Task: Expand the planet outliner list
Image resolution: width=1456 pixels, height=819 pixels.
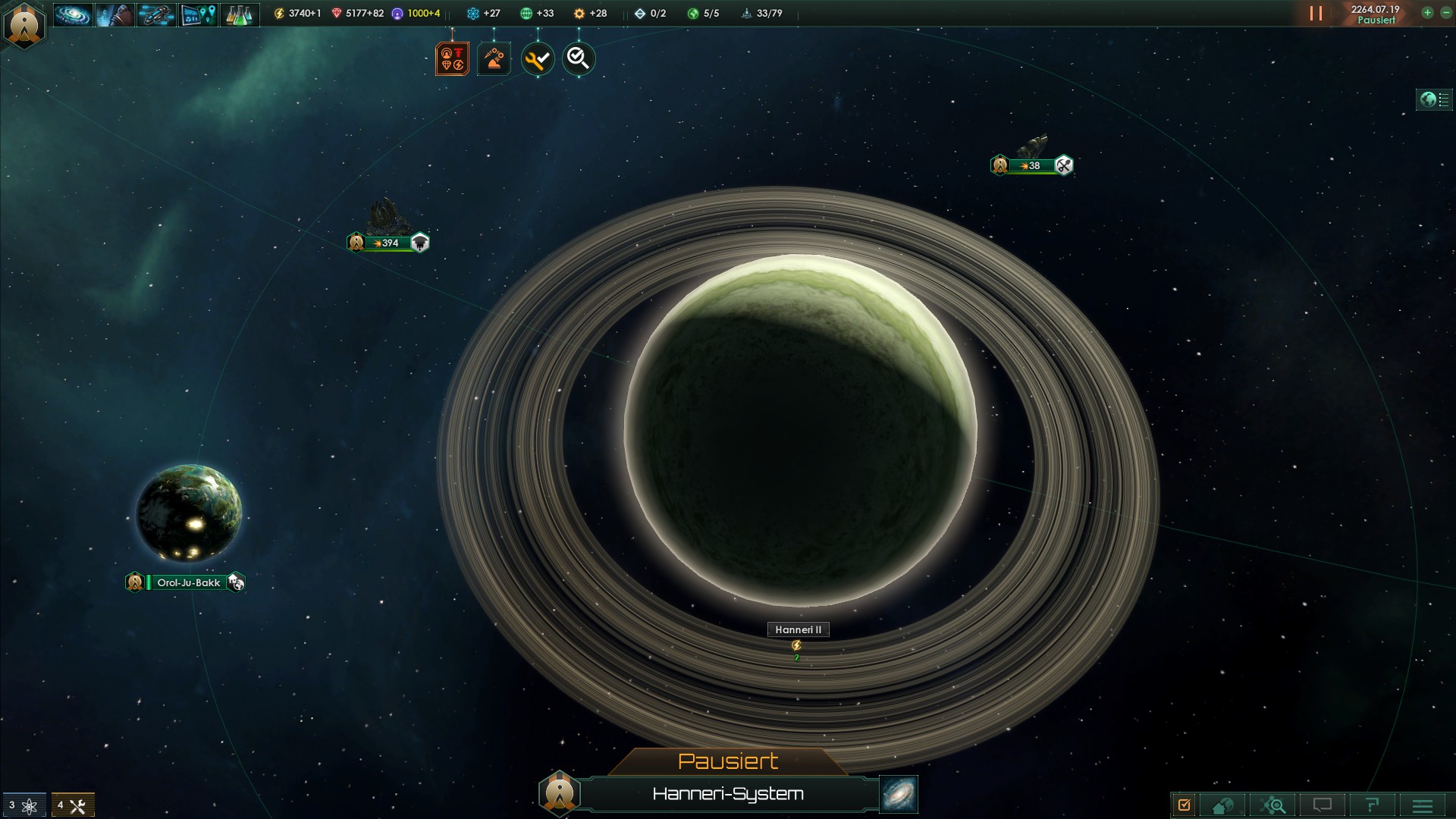Action: click(1433, 99)
